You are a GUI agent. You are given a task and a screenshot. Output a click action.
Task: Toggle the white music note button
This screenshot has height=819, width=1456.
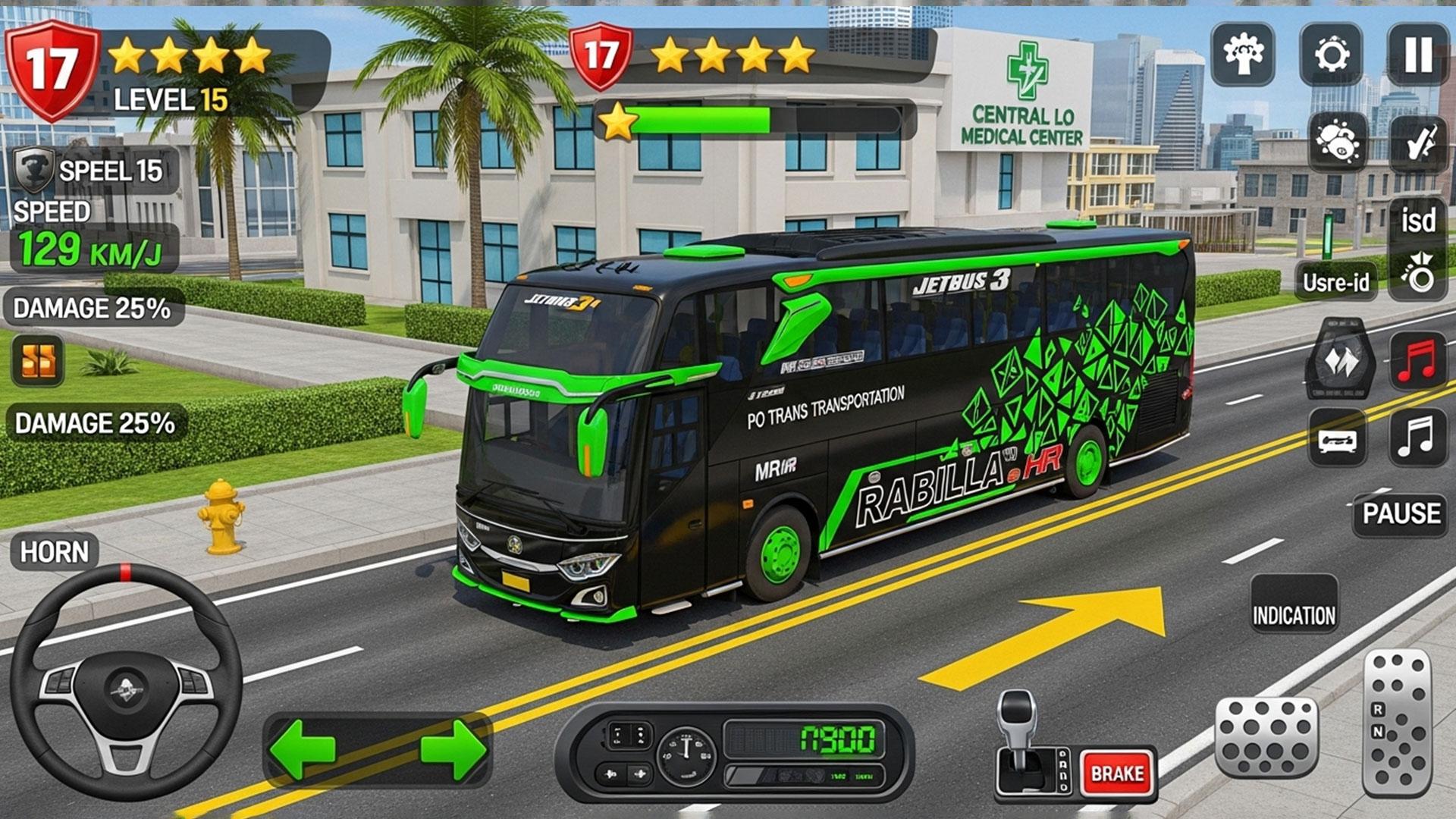click(x=1417, y=438)
